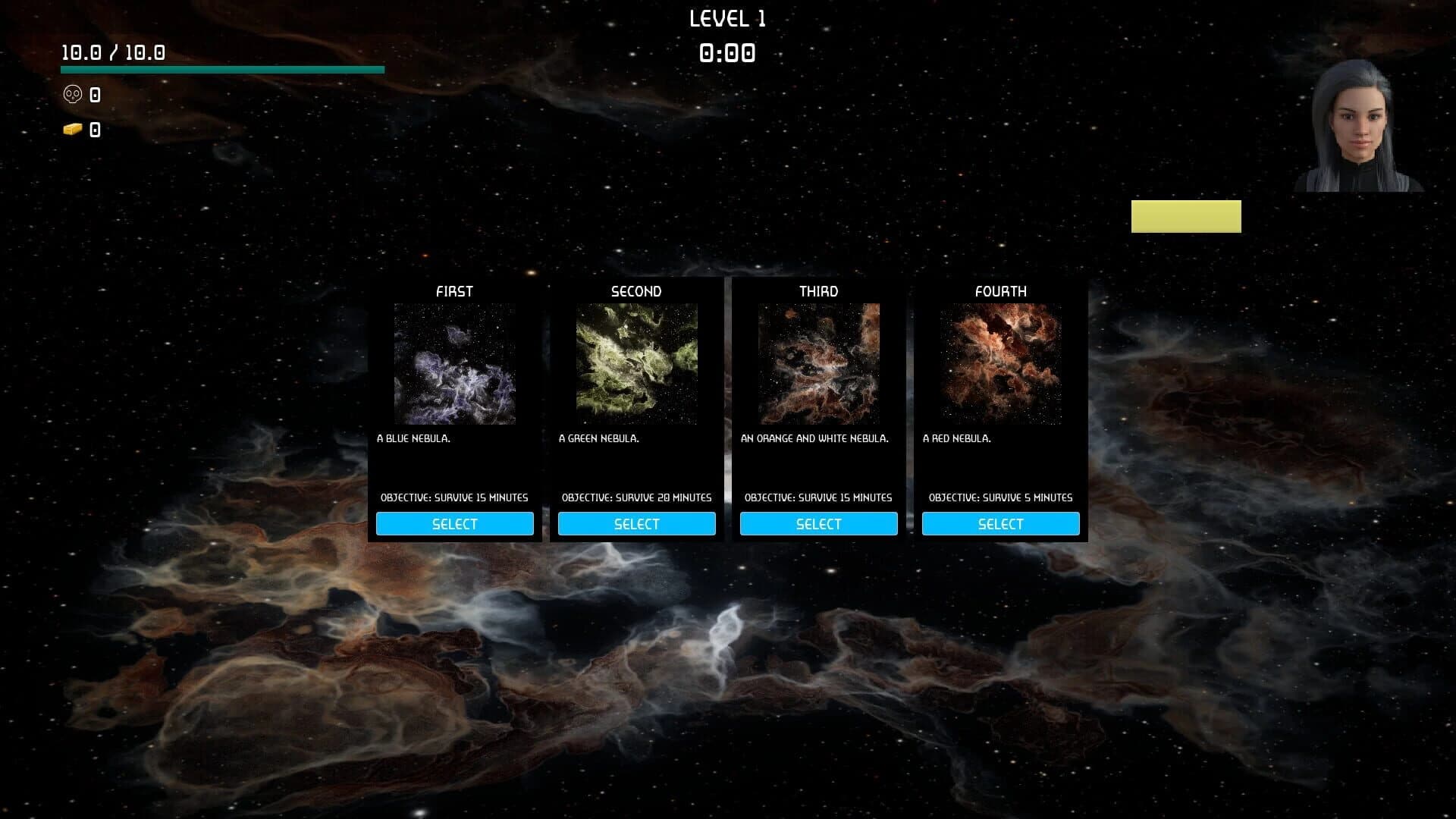The width and height of the screenshot is (1456, 819).
Task: Click the 10.0 / 10.0 health readout
Action: pos(112,52)
